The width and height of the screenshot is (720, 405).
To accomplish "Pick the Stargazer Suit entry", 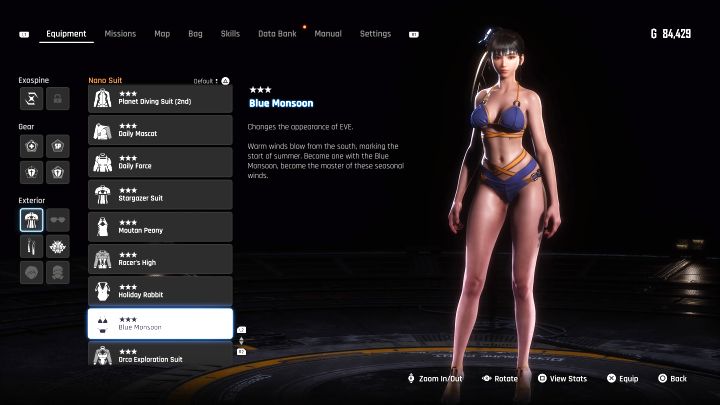I will (x=160, y=194).
